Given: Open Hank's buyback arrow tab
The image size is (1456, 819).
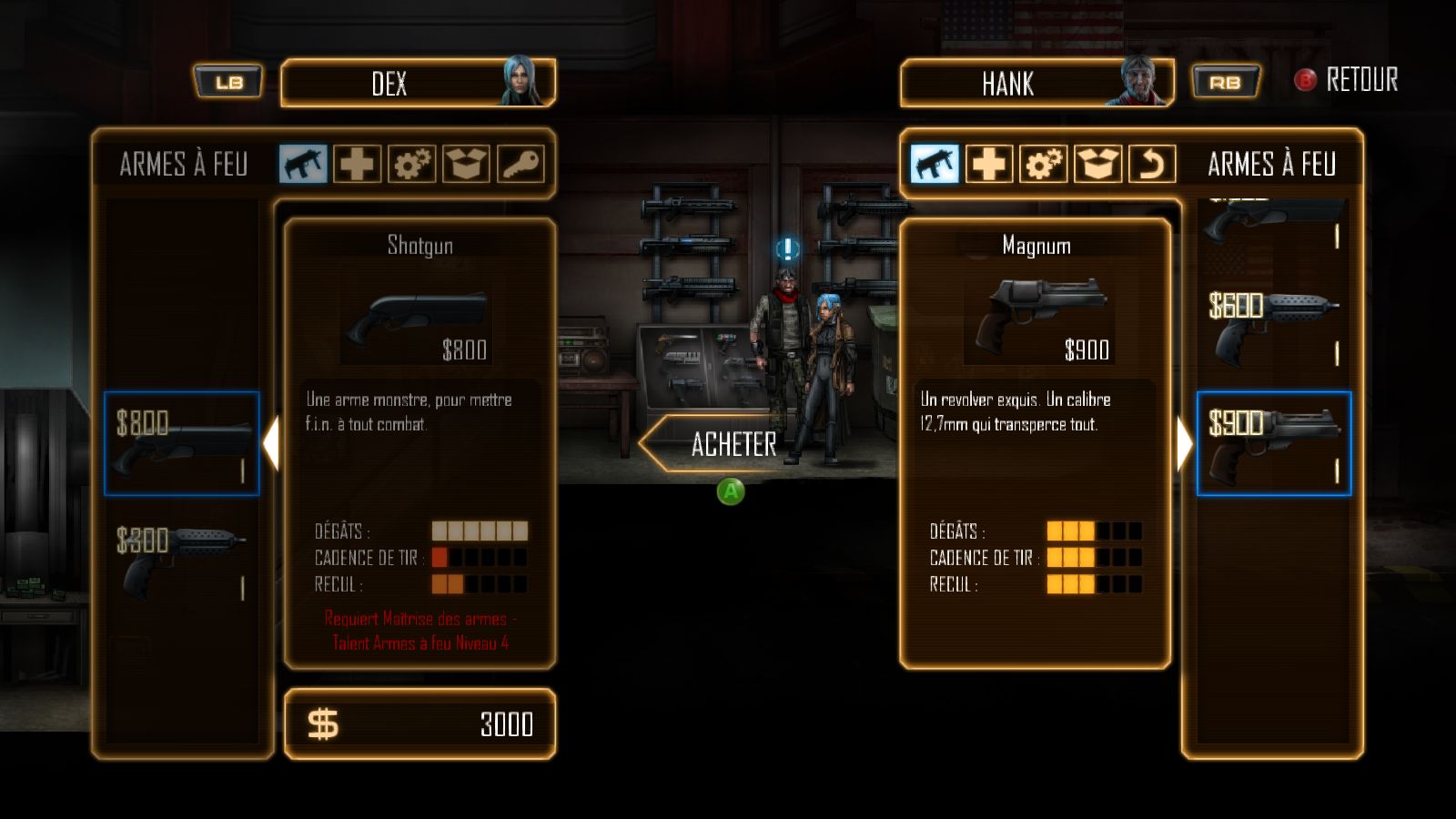Looking at the screenshot, I should [x=1152, y=165].
